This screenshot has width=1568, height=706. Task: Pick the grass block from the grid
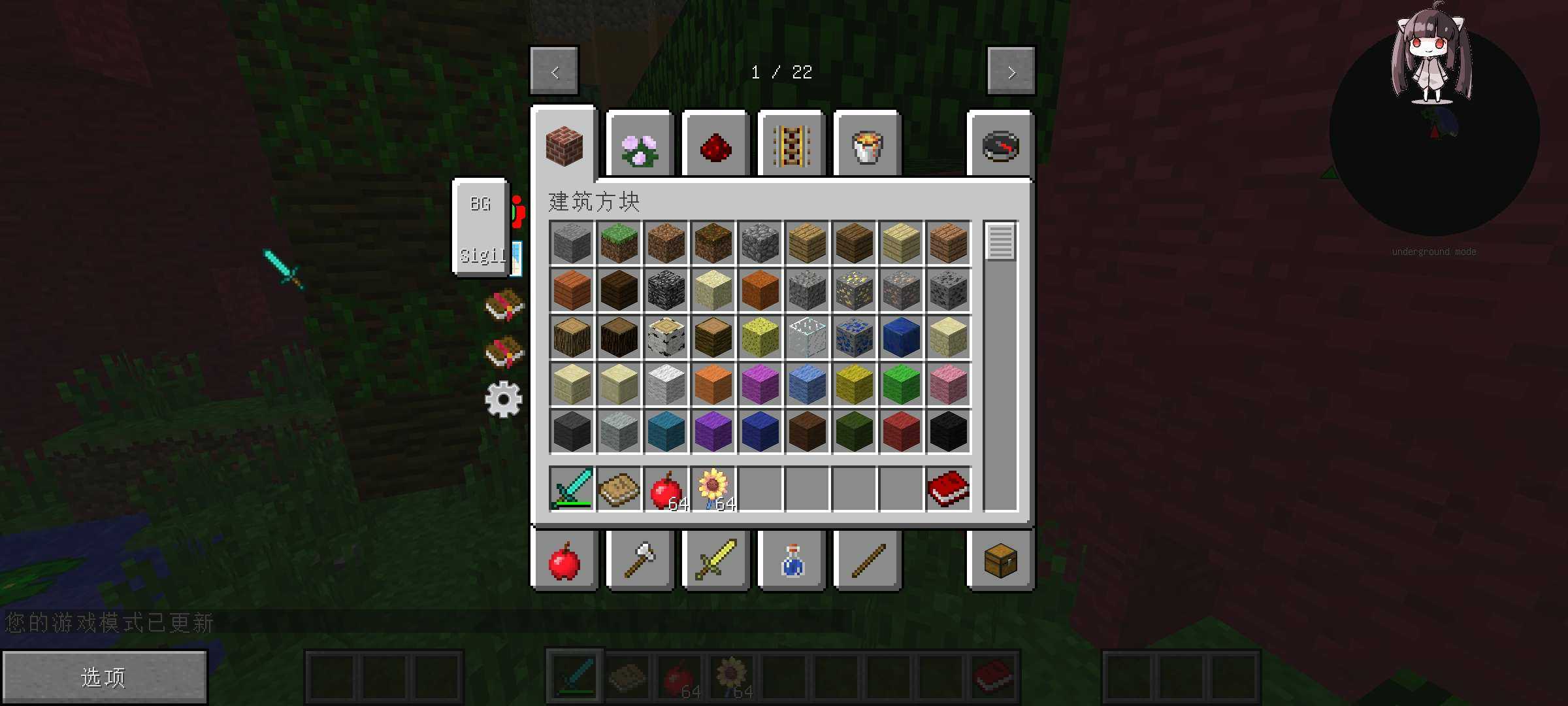coord(619,243)
